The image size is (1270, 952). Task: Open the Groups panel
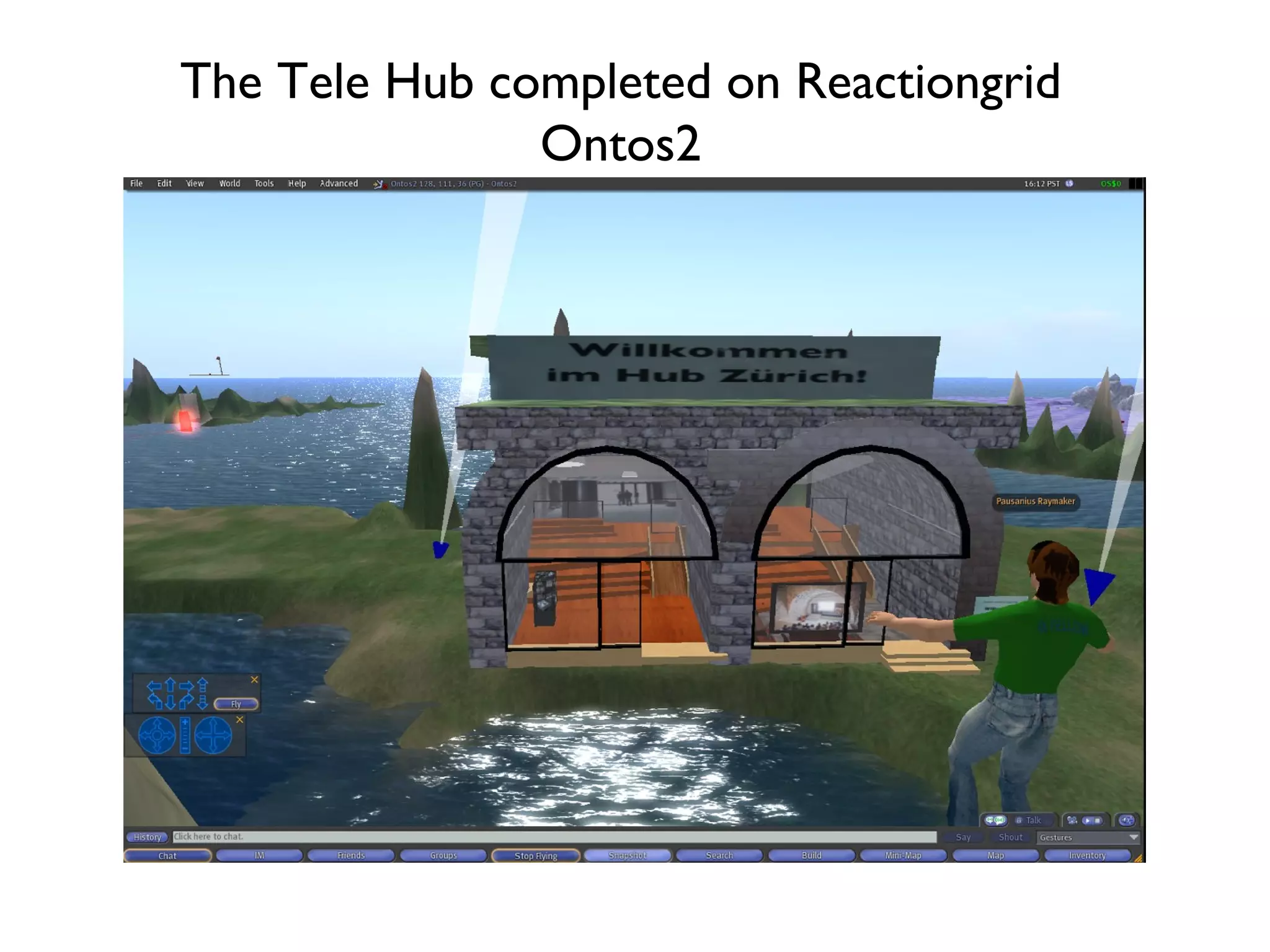443,856
